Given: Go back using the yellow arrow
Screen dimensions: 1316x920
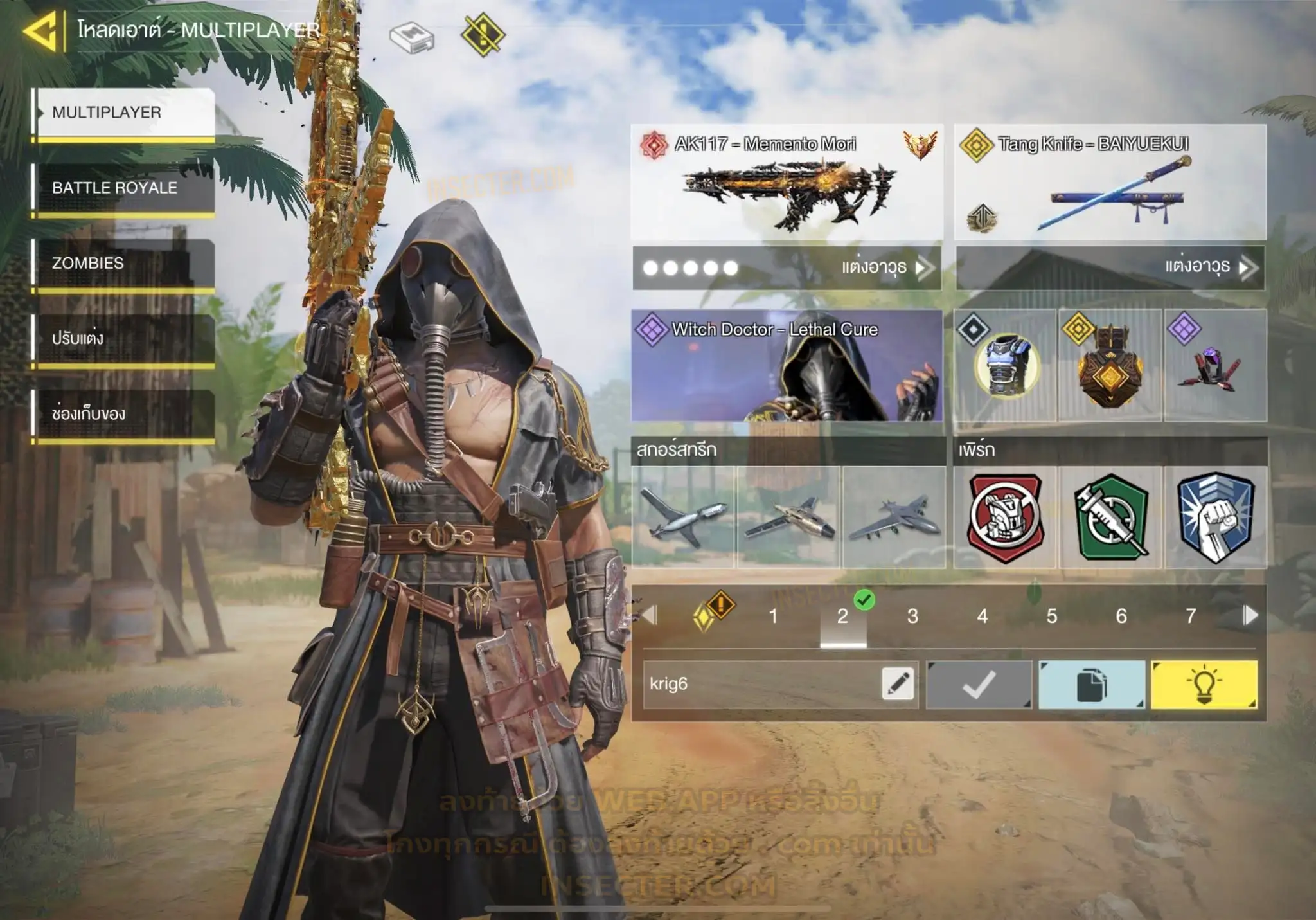Looking at the screenshot, I should (x=41, y=30).
